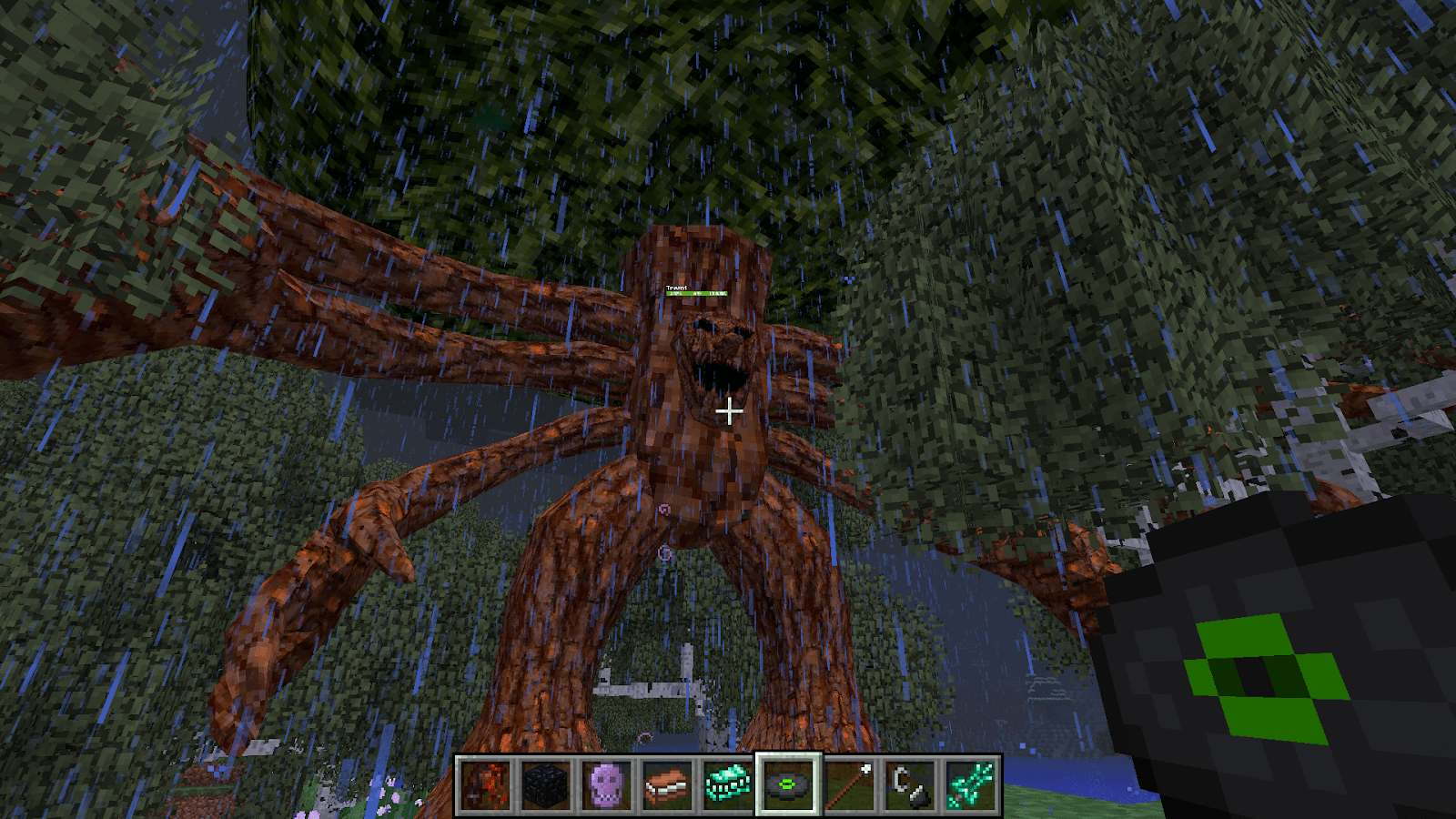Select the diamond-toothed jaw fossil
The image size is (1456, 819).
(726, 787)
